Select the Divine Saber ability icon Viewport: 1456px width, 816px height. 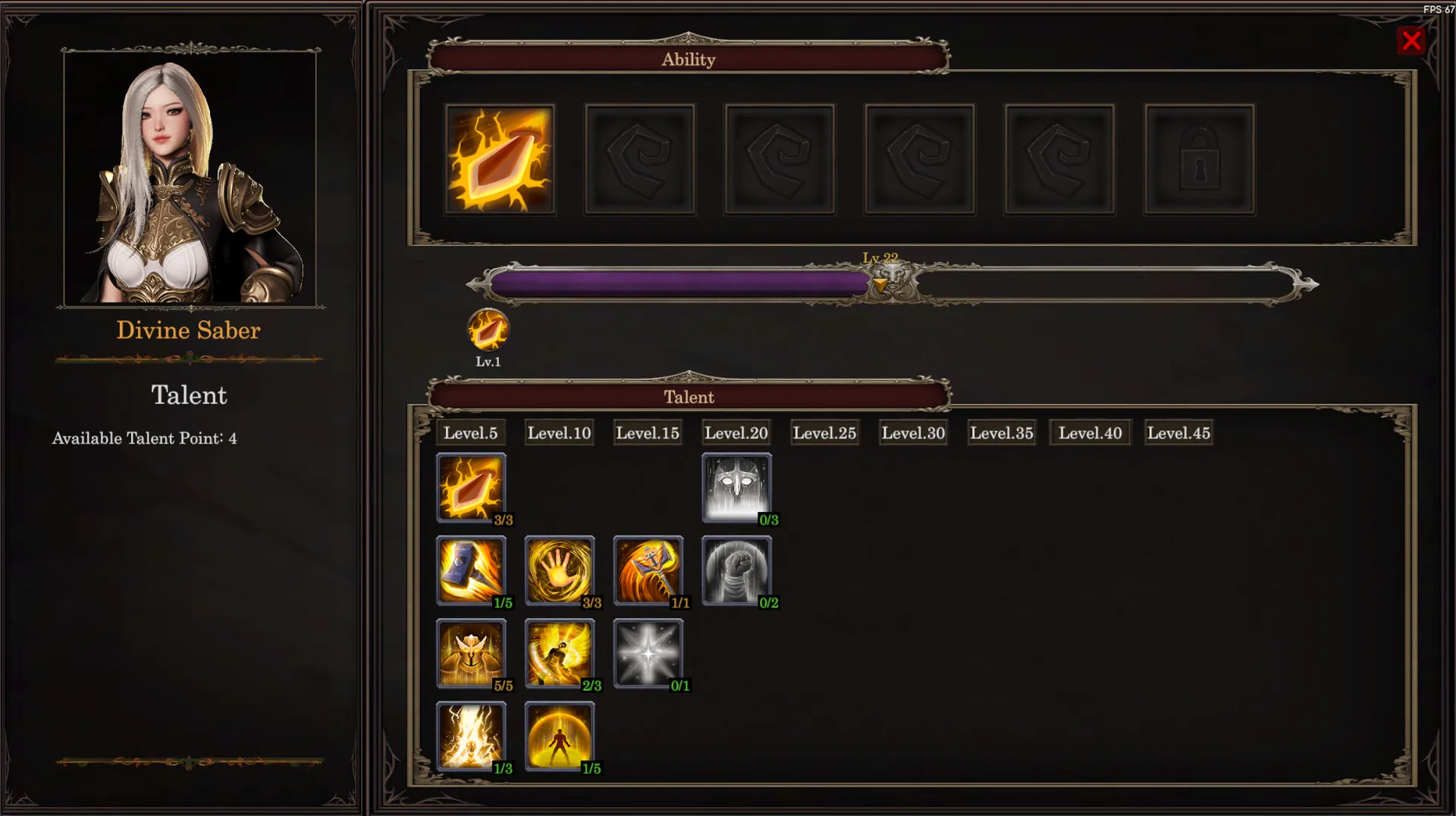[500, 159]
